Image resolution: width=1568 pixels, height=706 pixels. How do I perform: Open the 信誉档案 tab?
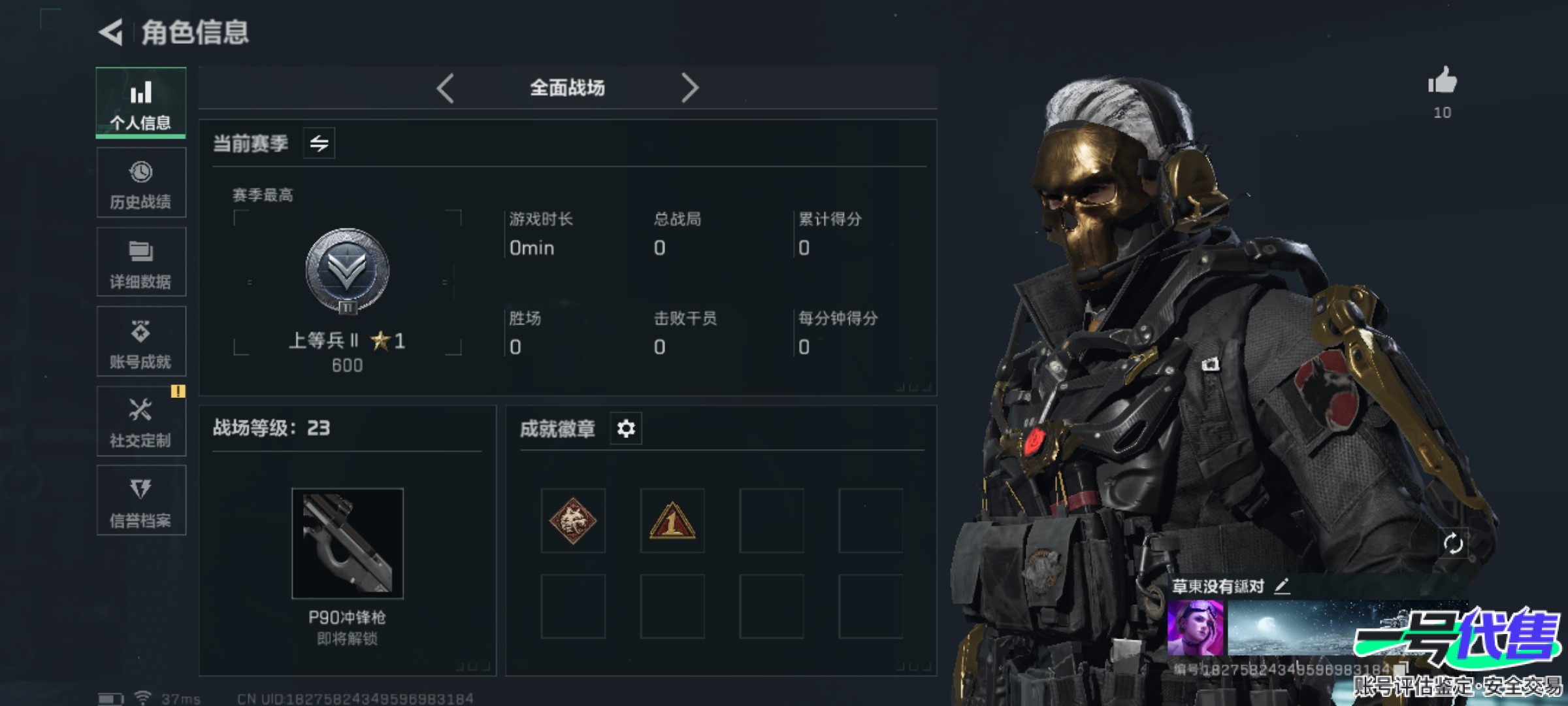click(141, 501)
